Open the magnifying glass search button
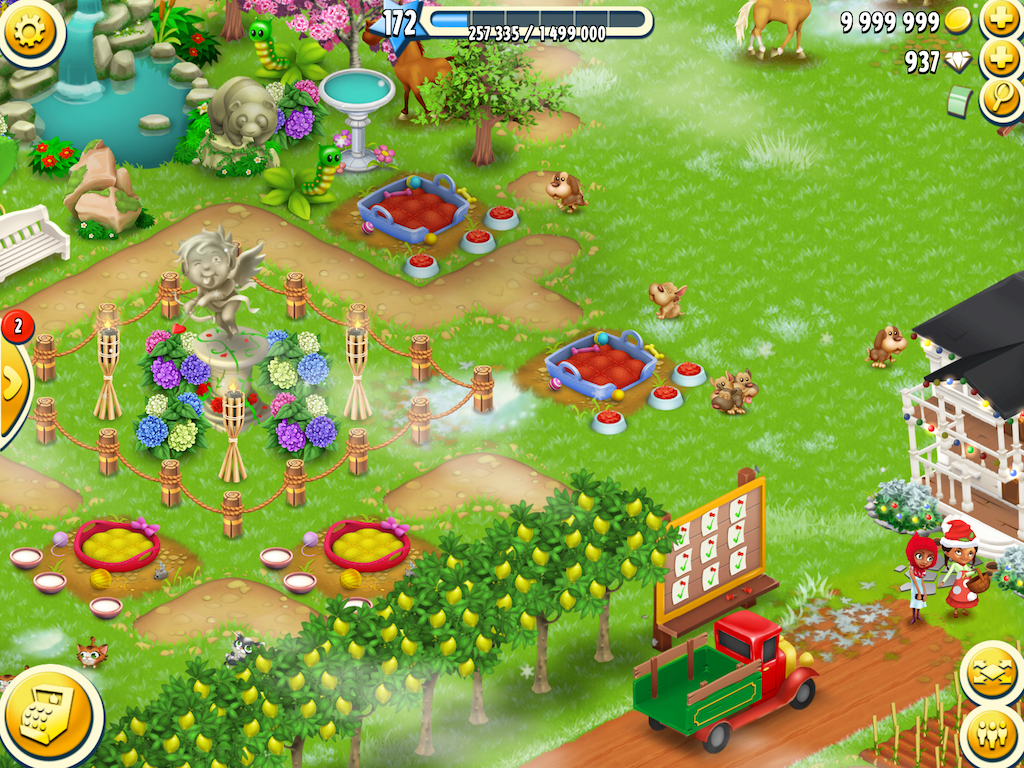The image size is (1024, 768). 1001,98
